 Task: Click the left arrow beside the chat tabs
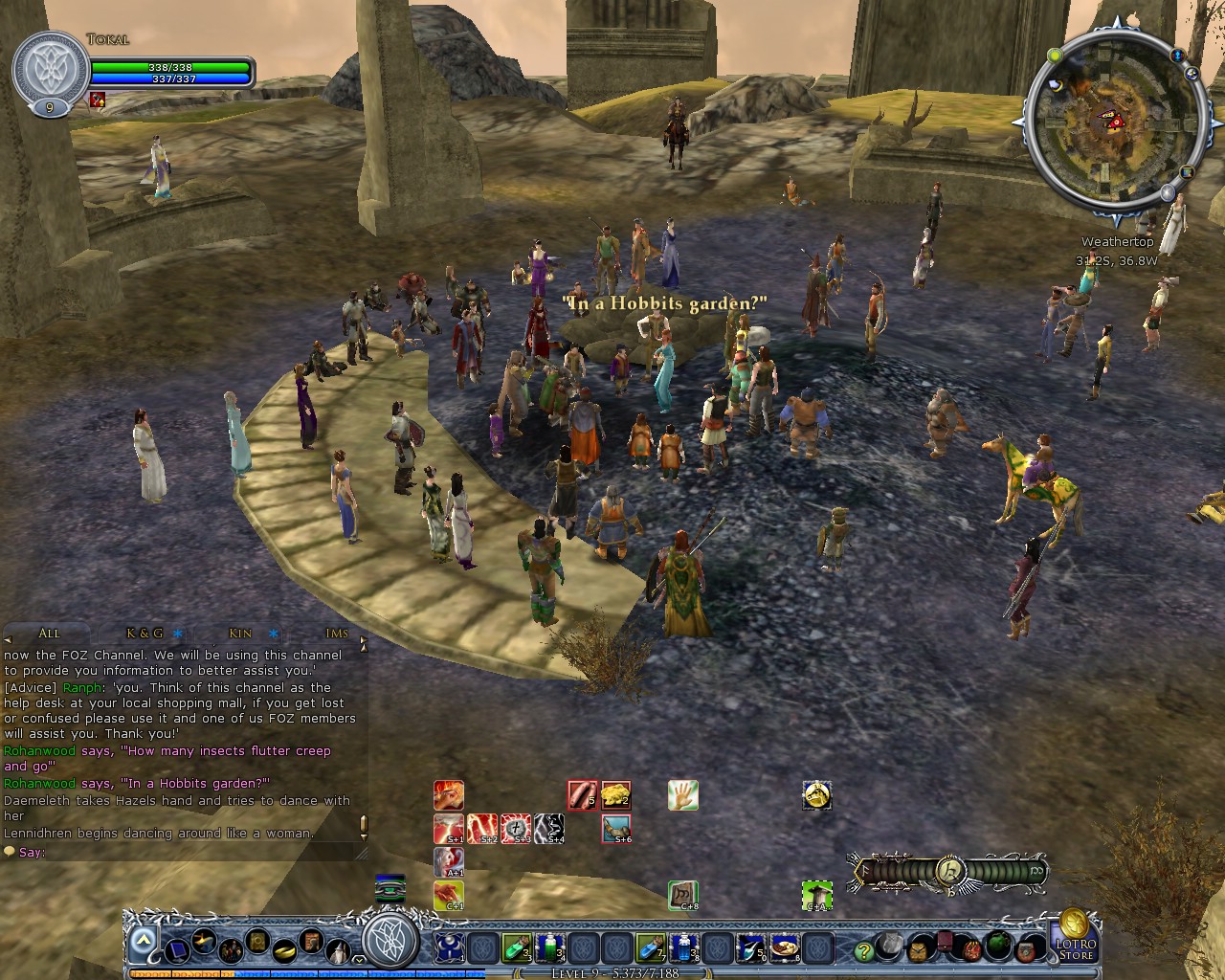pyautogui.click(x=7, y=637)
